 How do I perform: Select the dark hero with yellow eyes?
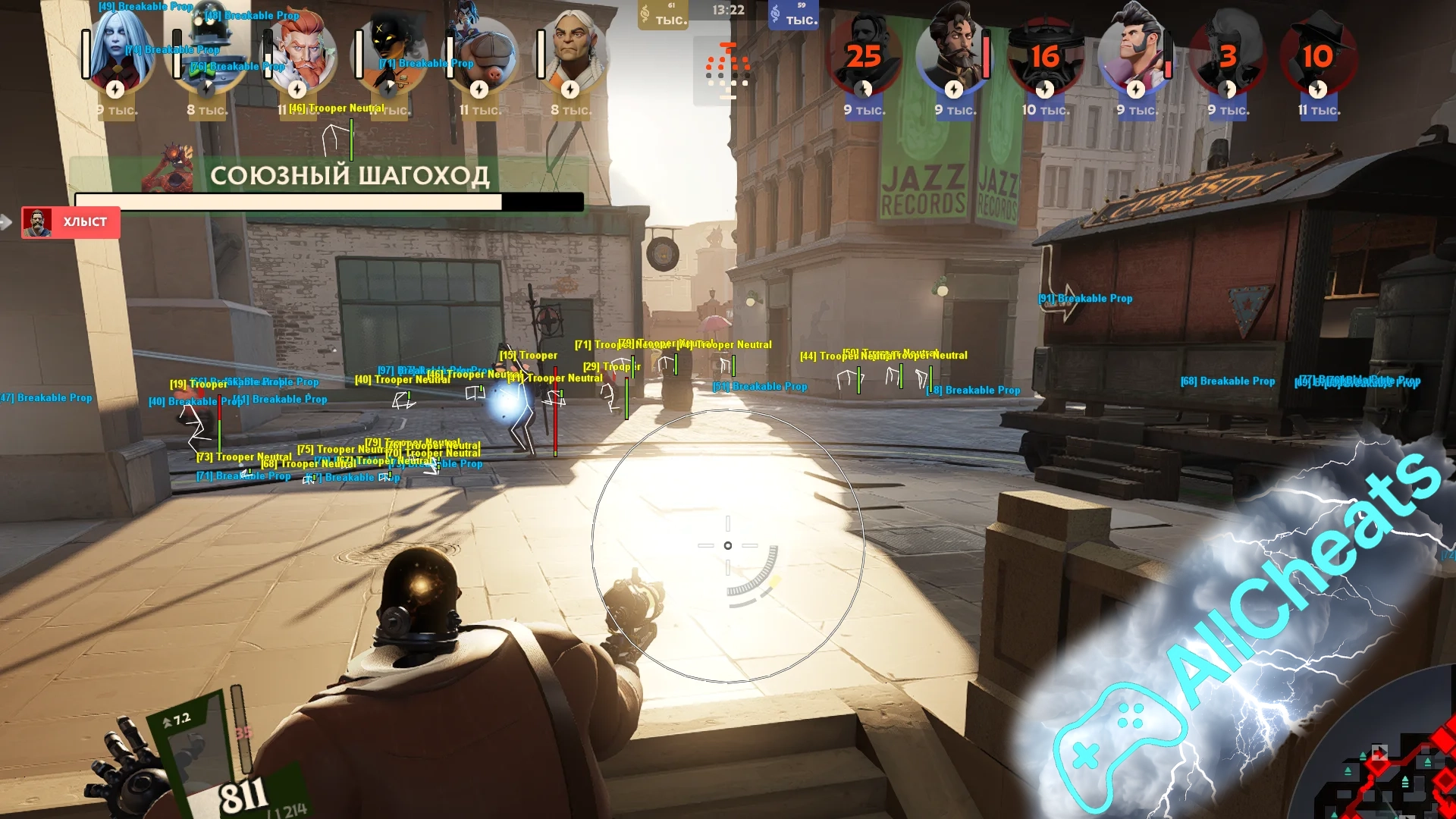coord(390,53)
